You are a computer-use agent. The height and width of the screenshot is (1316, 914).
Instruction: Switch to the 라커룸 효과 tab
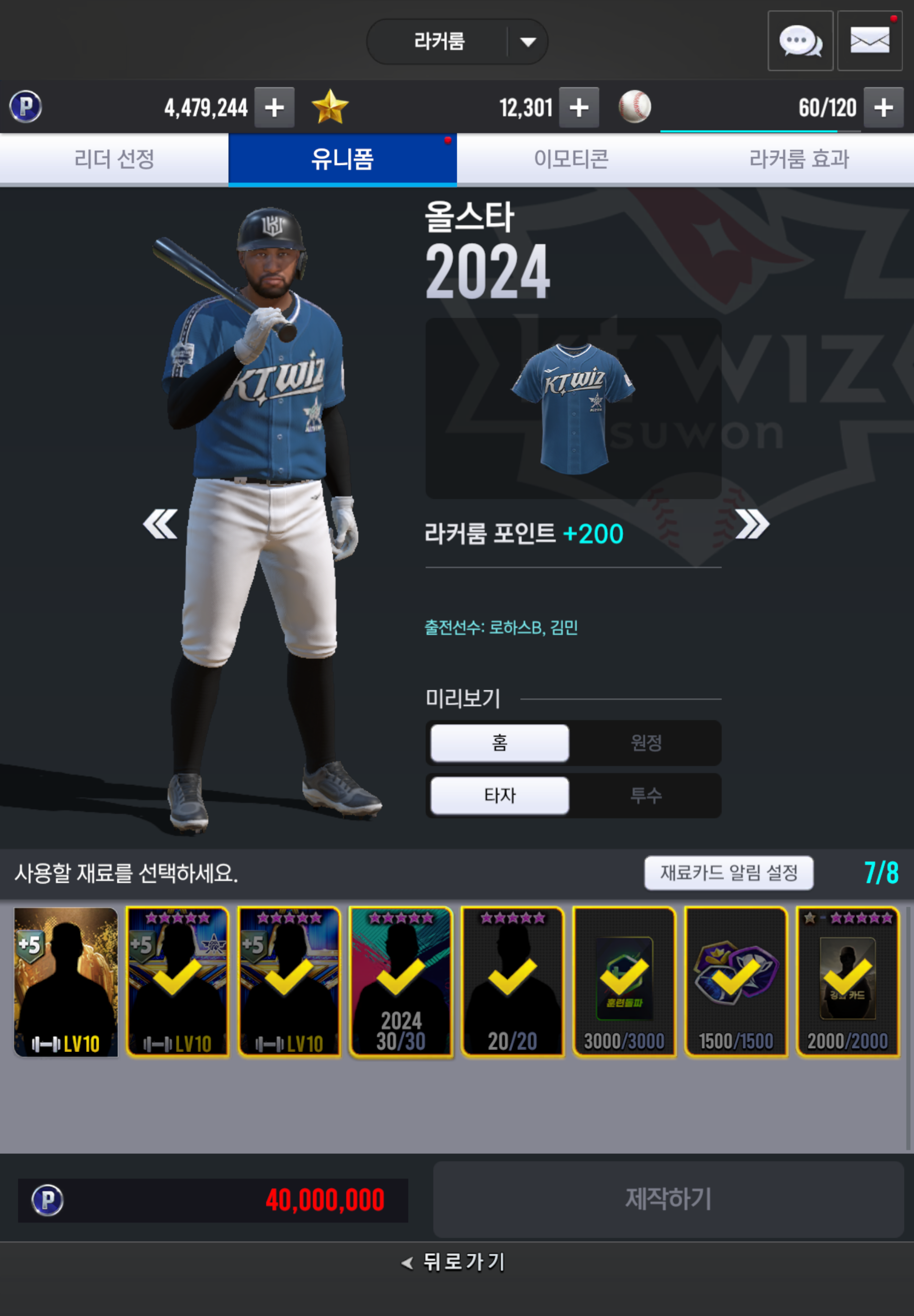click(799, 159)
